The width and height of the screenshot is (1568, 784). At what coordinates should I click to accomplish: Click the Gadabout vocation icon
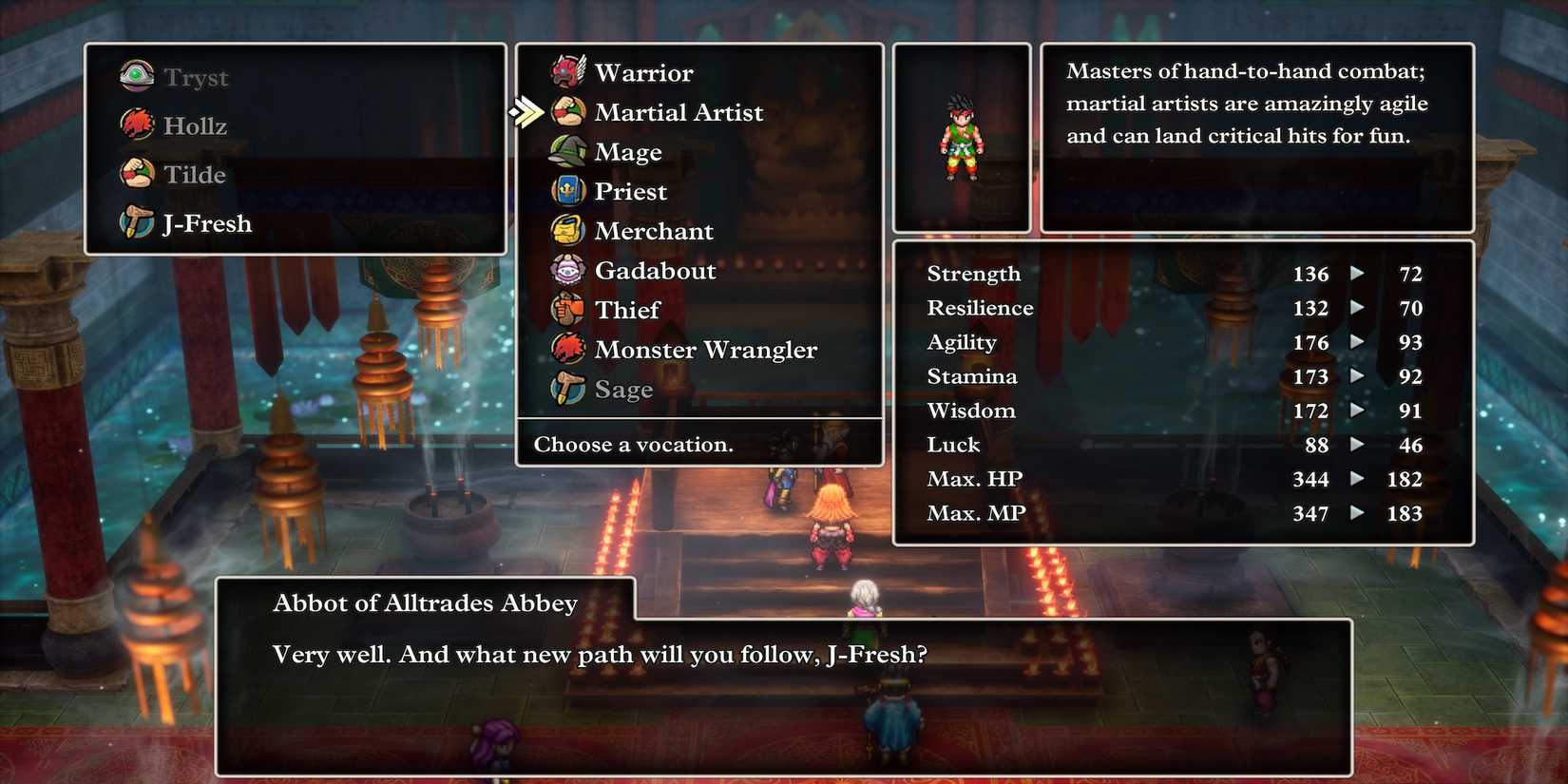567,271
